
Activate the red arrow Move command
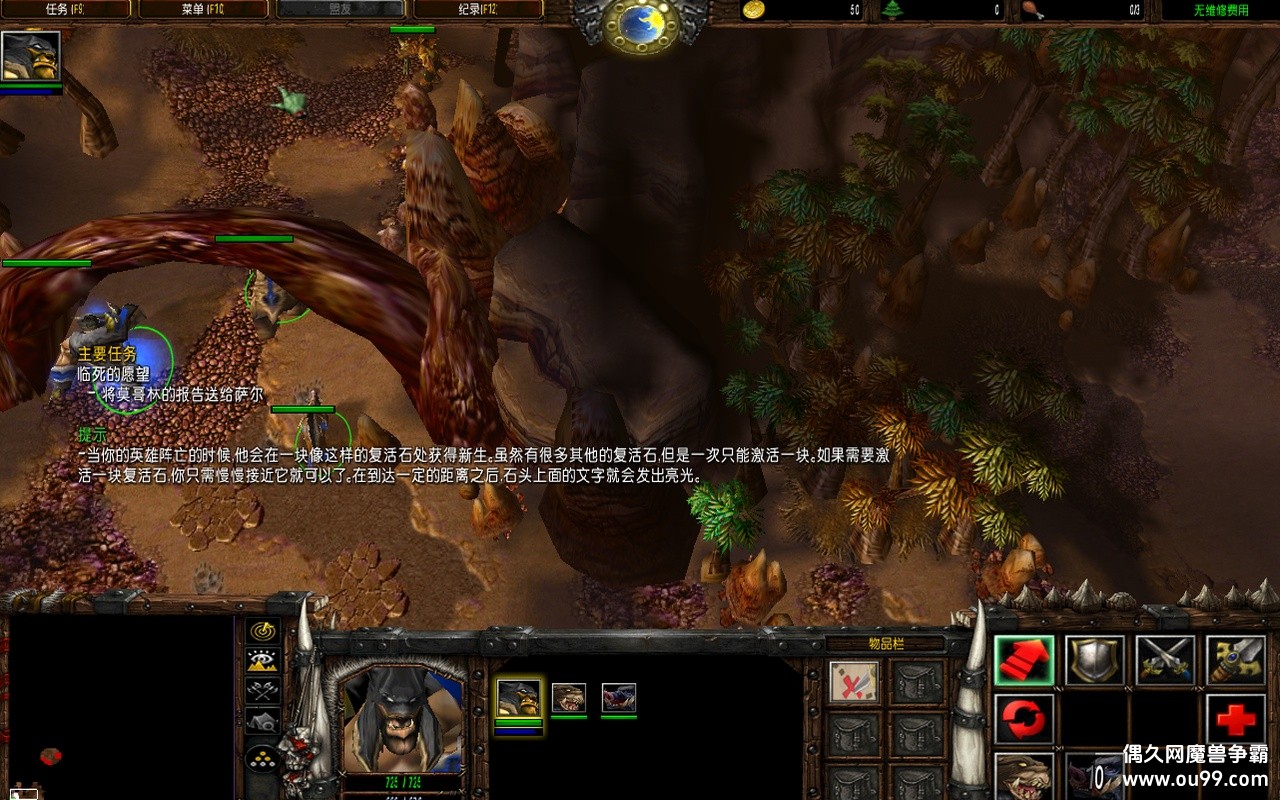pos(1024,661)
